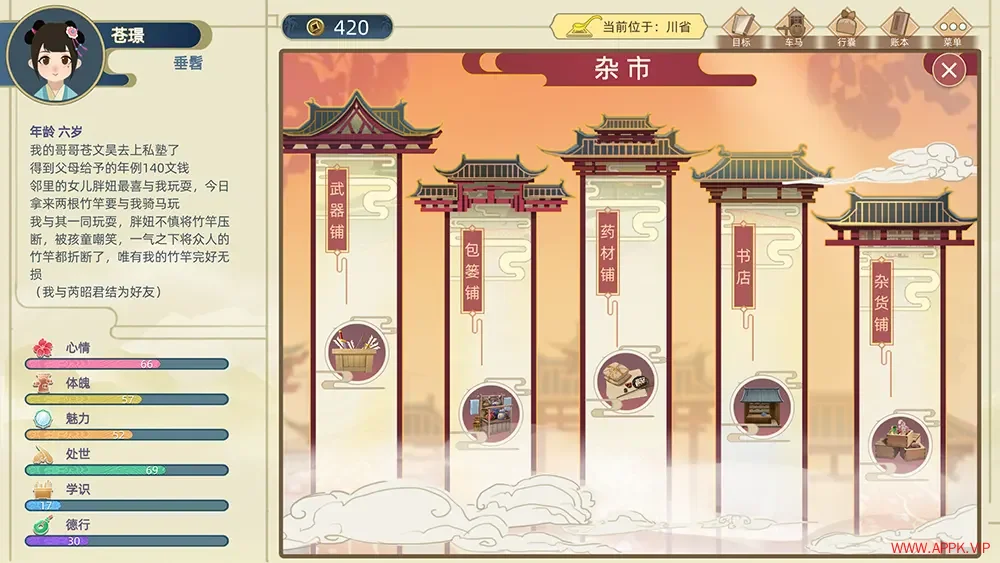
Task: Open the 车马 carriage icon
Action: 794,26
